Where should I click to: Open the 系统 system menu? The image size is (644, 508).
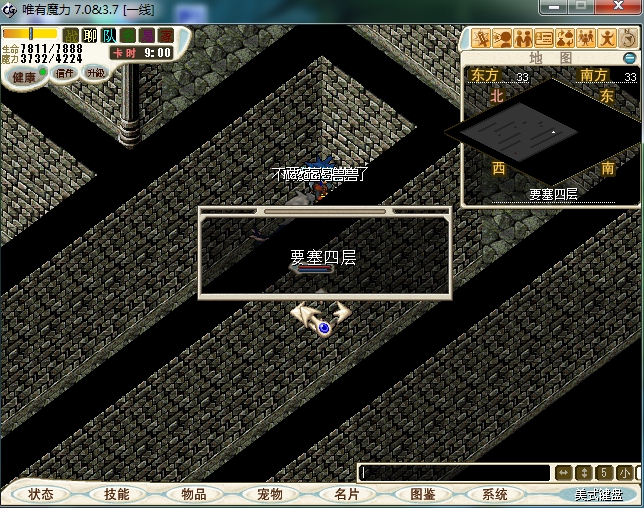[x=495, y=494]
